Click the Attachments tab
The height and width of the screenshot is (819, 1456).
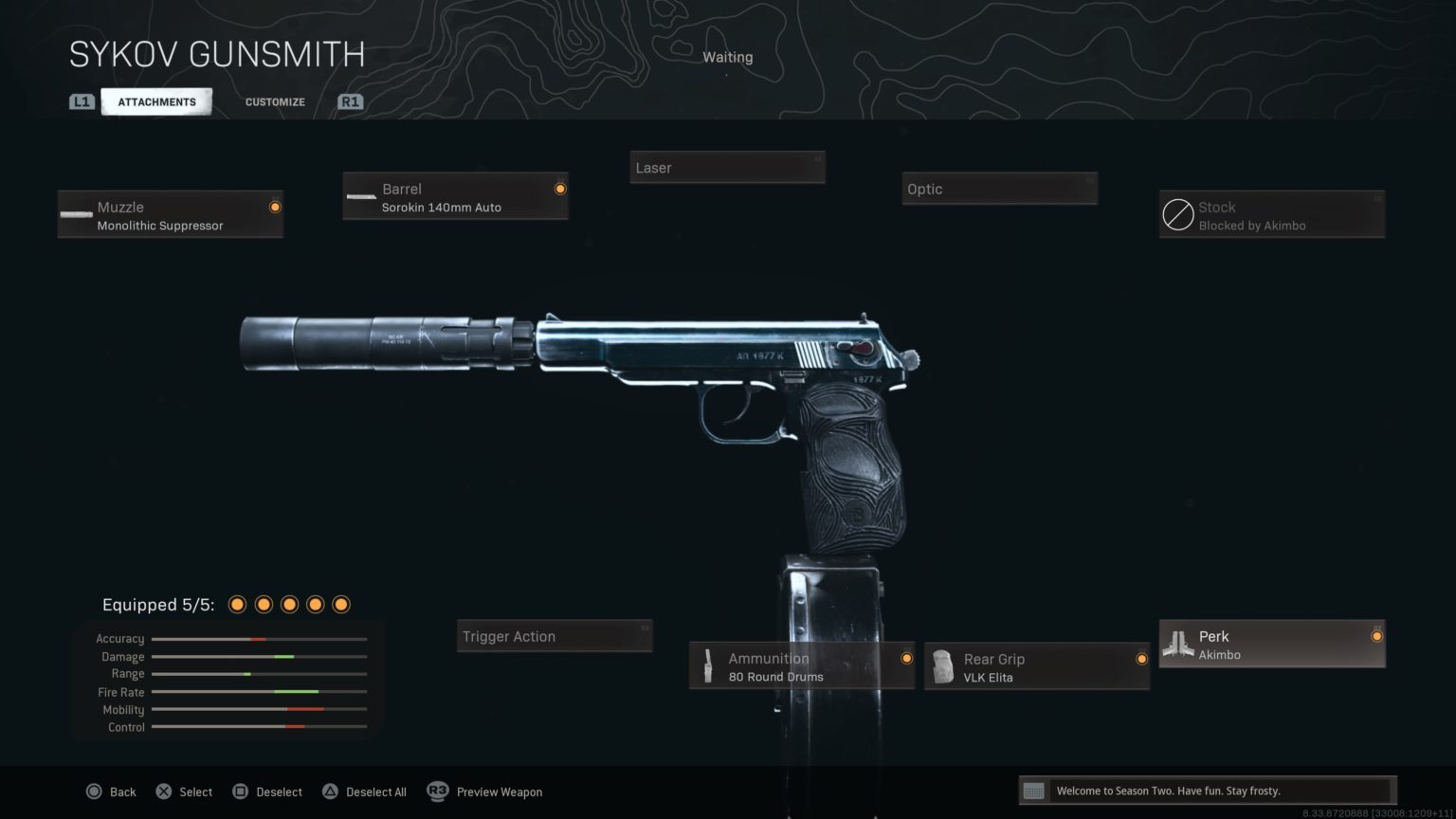tap(156, 101)
